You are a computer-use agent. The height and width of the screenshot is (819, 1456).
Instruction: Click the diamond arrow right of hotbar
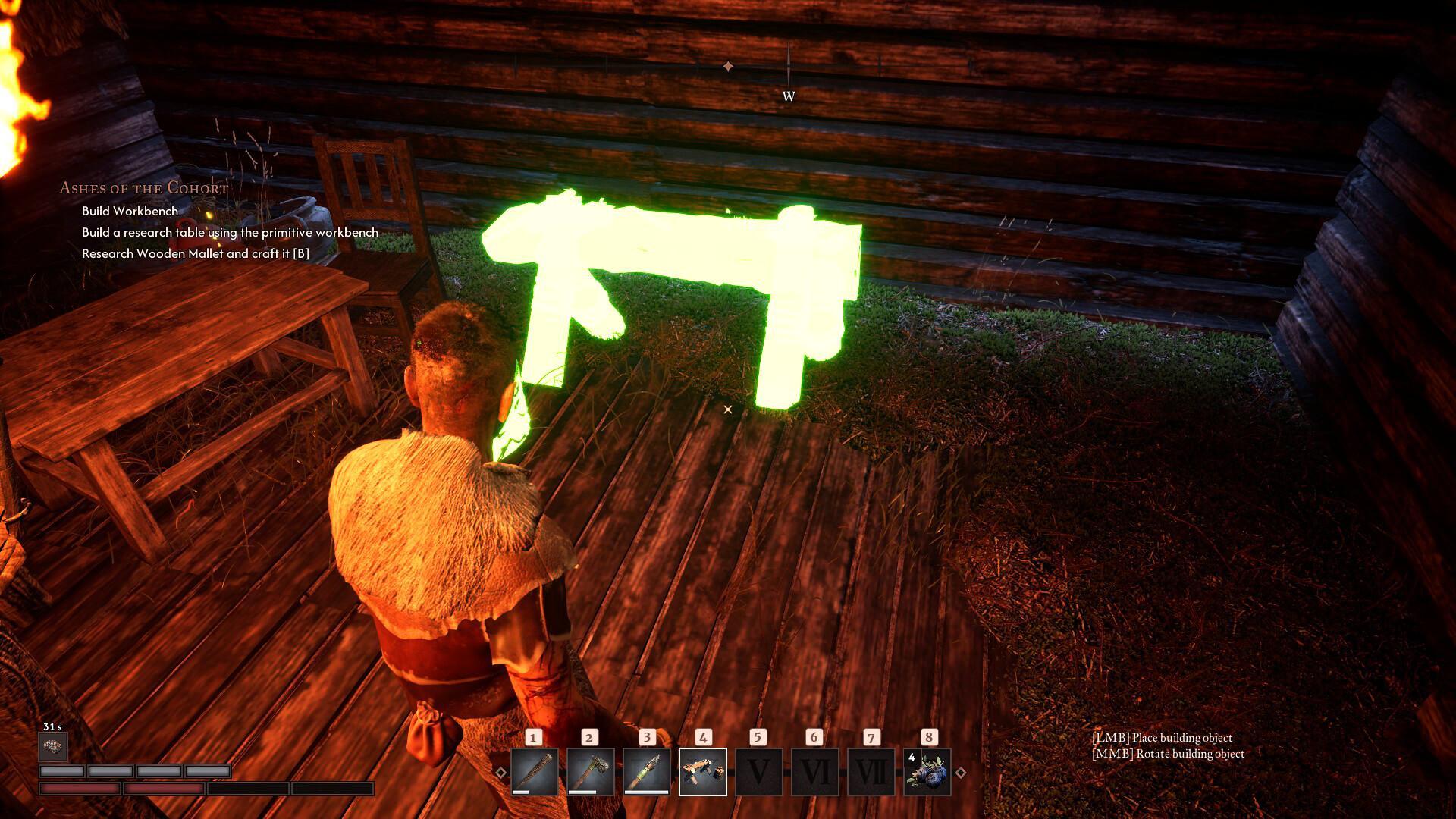961,773
